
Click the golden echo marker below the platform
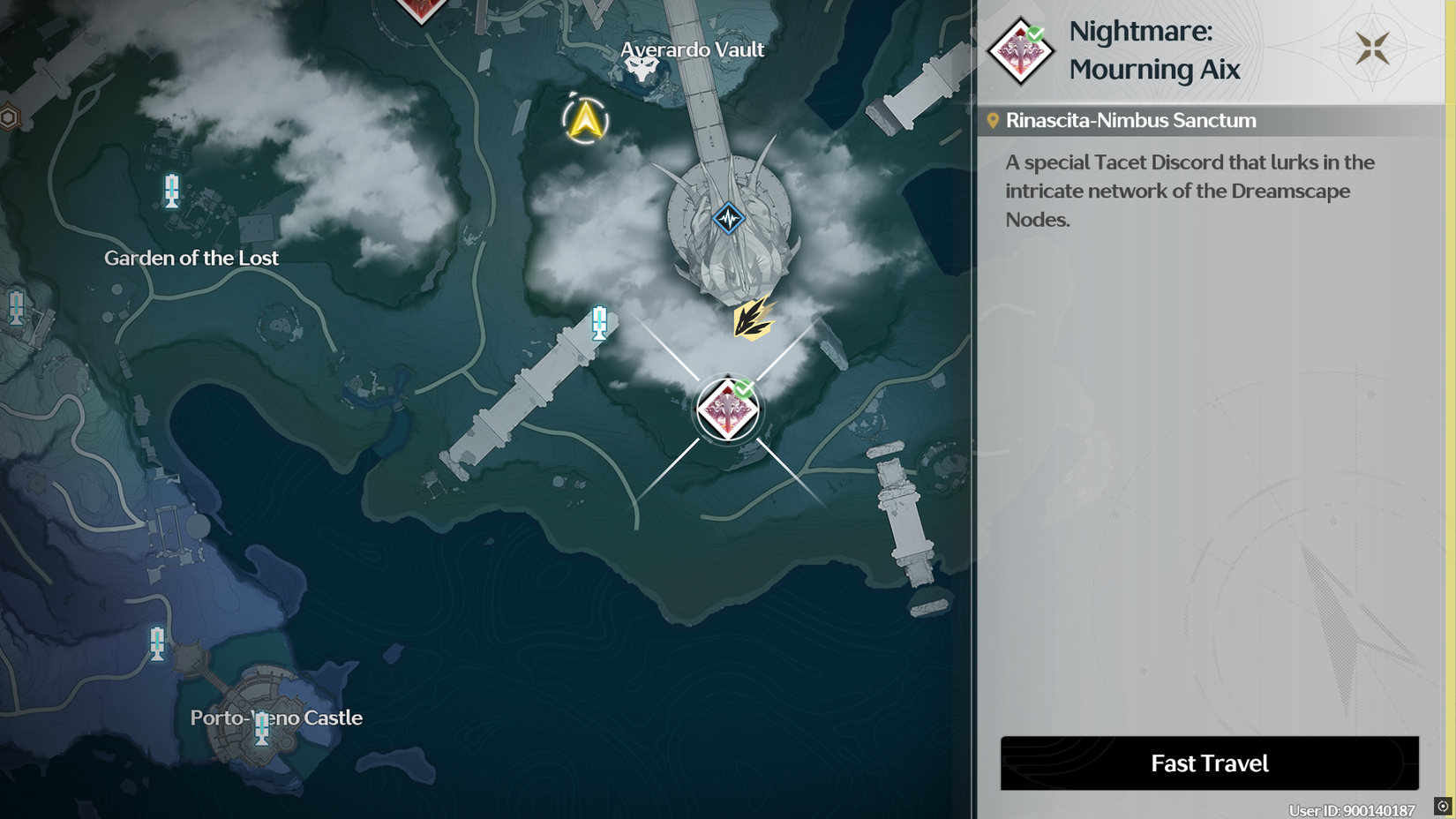click(752, 319)
